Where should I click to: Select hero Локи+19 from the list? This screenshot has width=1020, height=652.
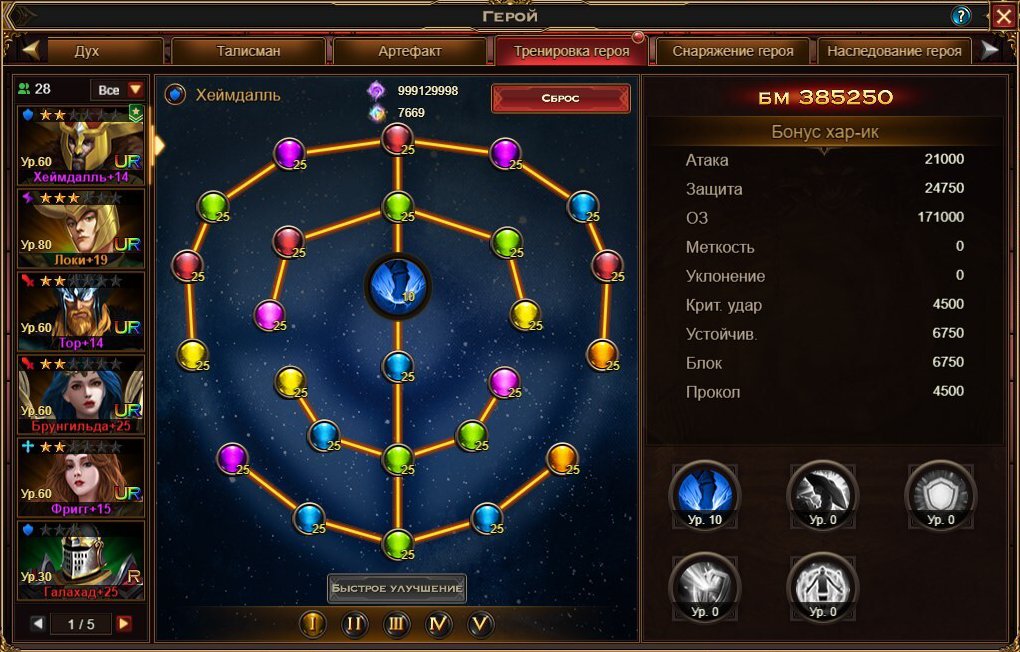[x=81, y=228]
